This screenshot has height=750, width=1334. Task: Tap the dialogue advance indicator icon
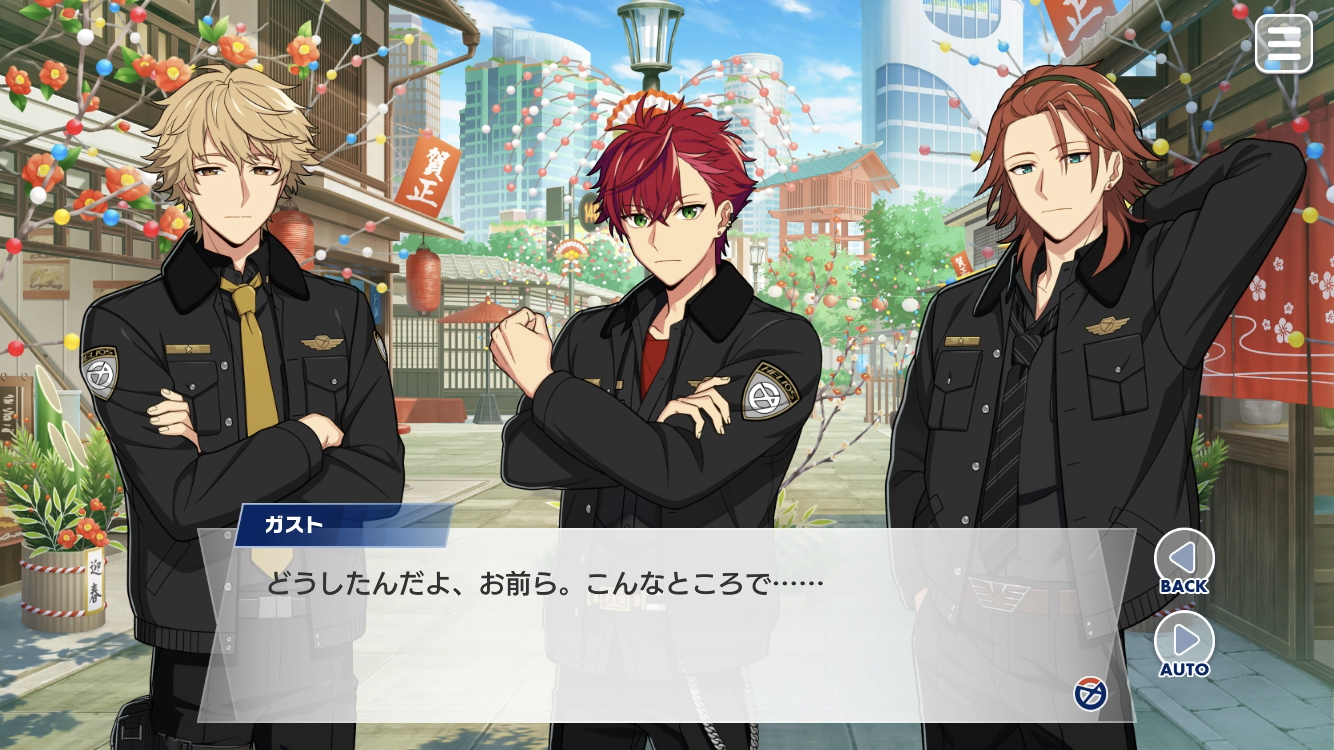point(1089,692)
